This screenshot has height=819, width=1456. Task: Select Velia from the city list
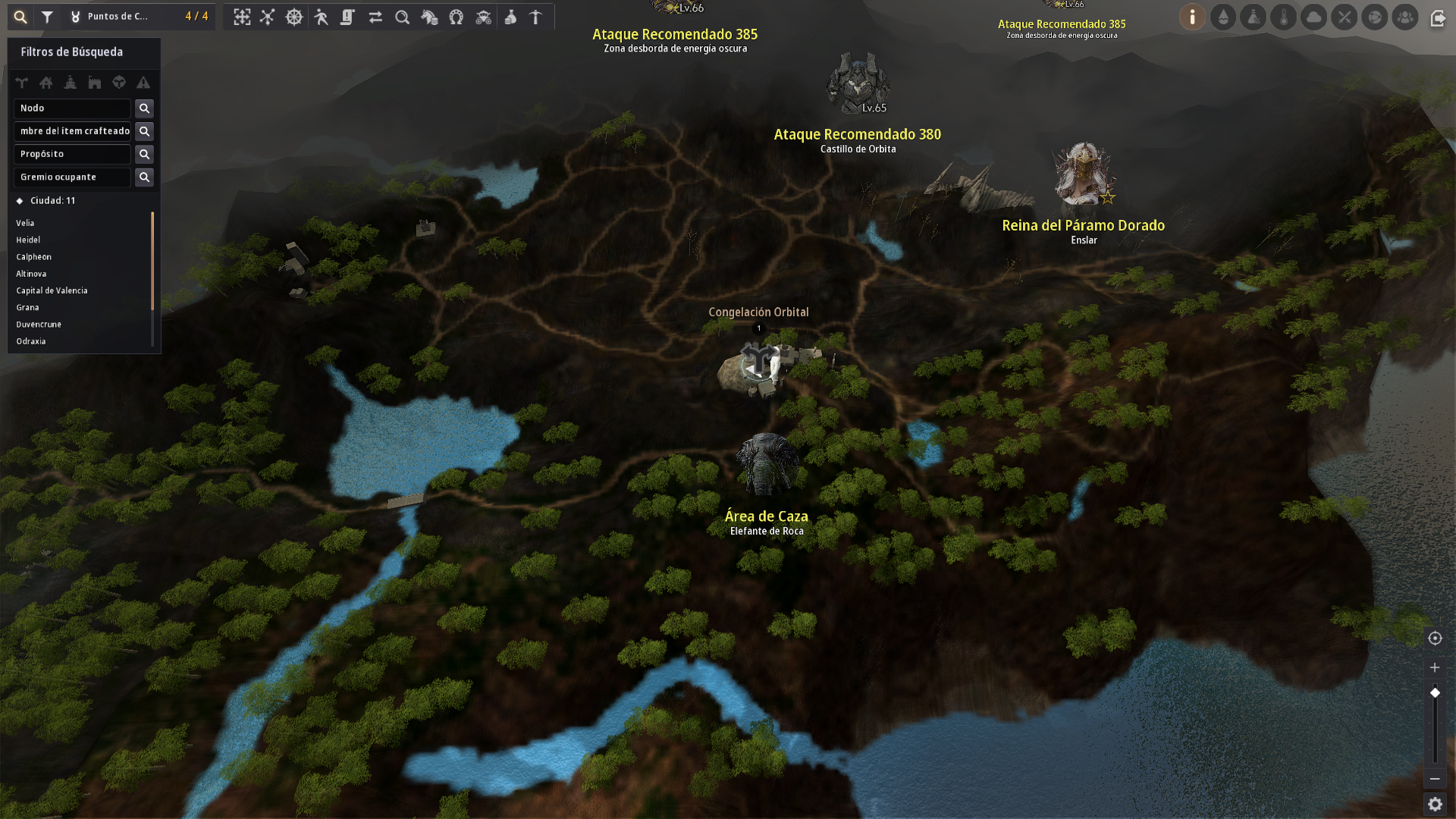point(25,223)
